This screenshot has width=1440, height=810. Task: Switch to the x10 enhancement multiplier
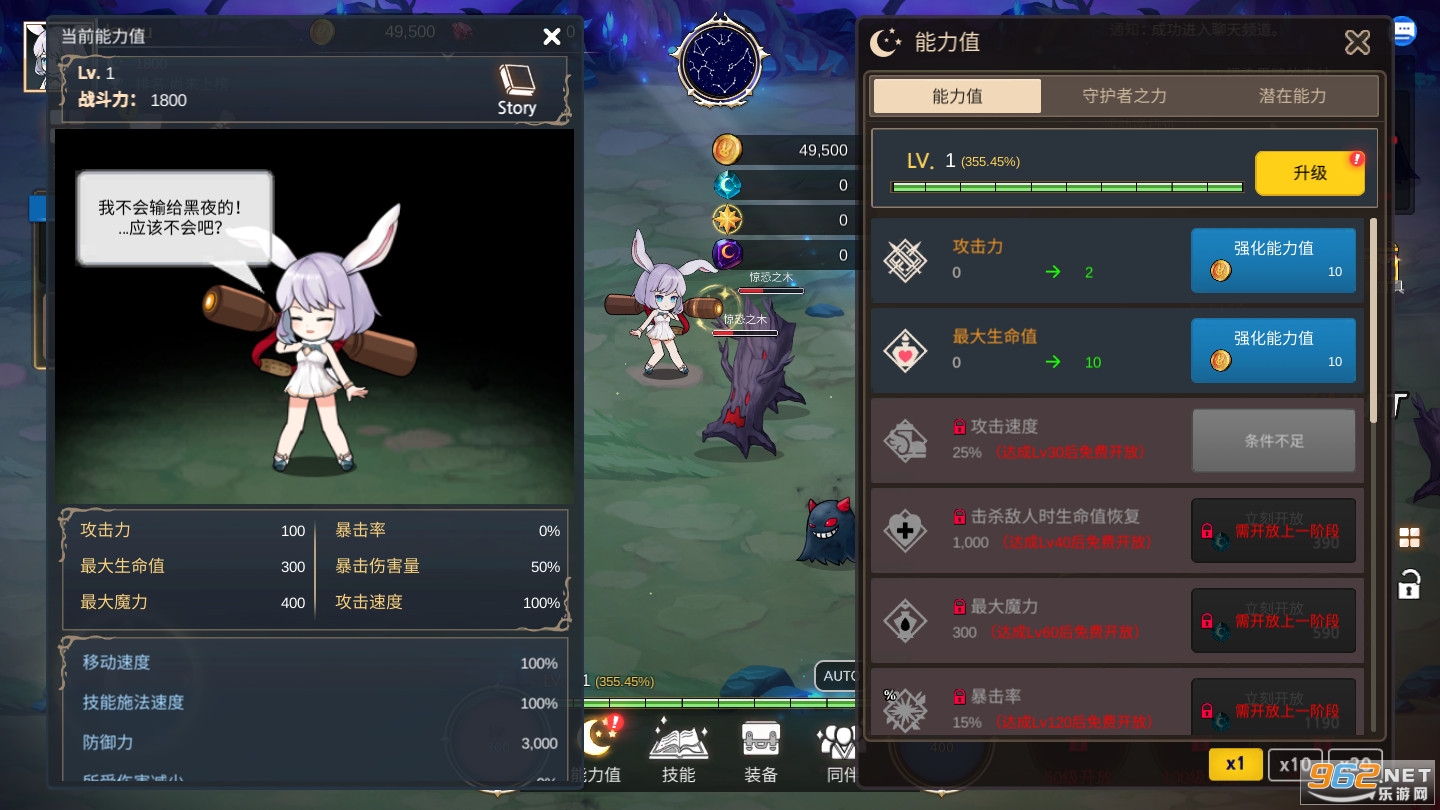[1295, 763]
